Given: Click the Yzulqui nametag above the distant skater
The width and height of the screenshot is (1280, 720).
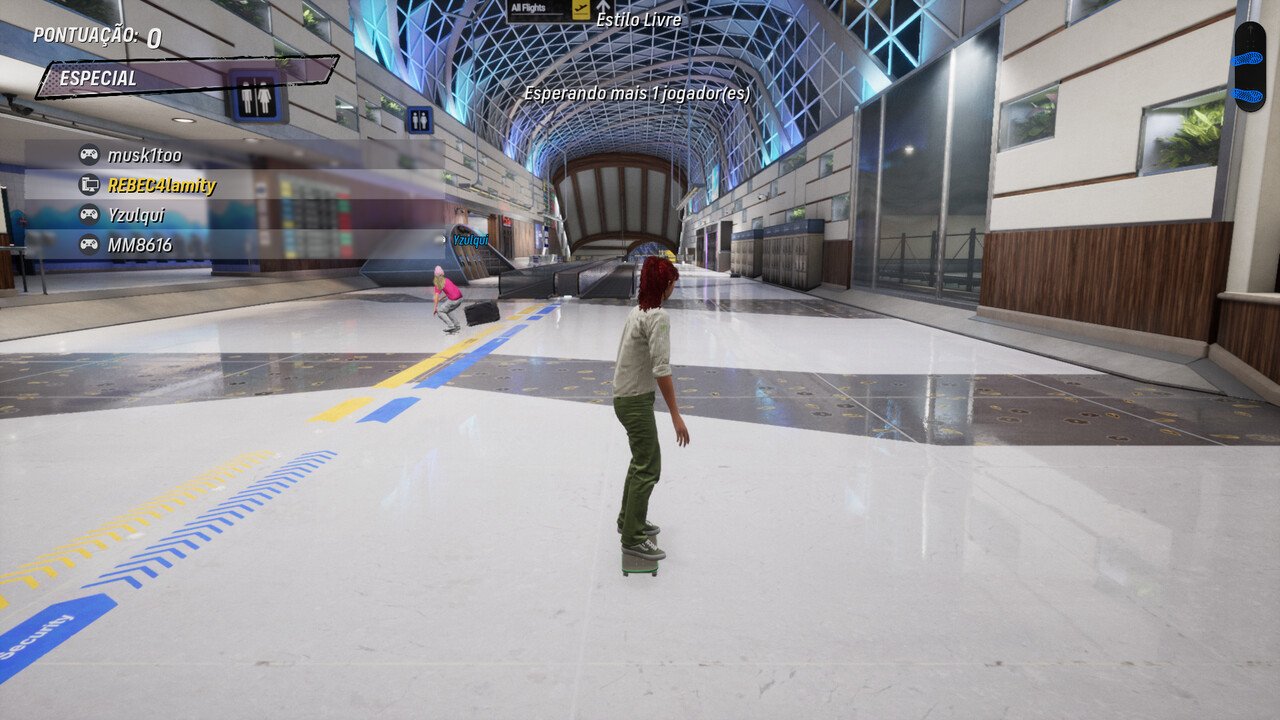Looking at the screenshot, I should pos(470,240).
